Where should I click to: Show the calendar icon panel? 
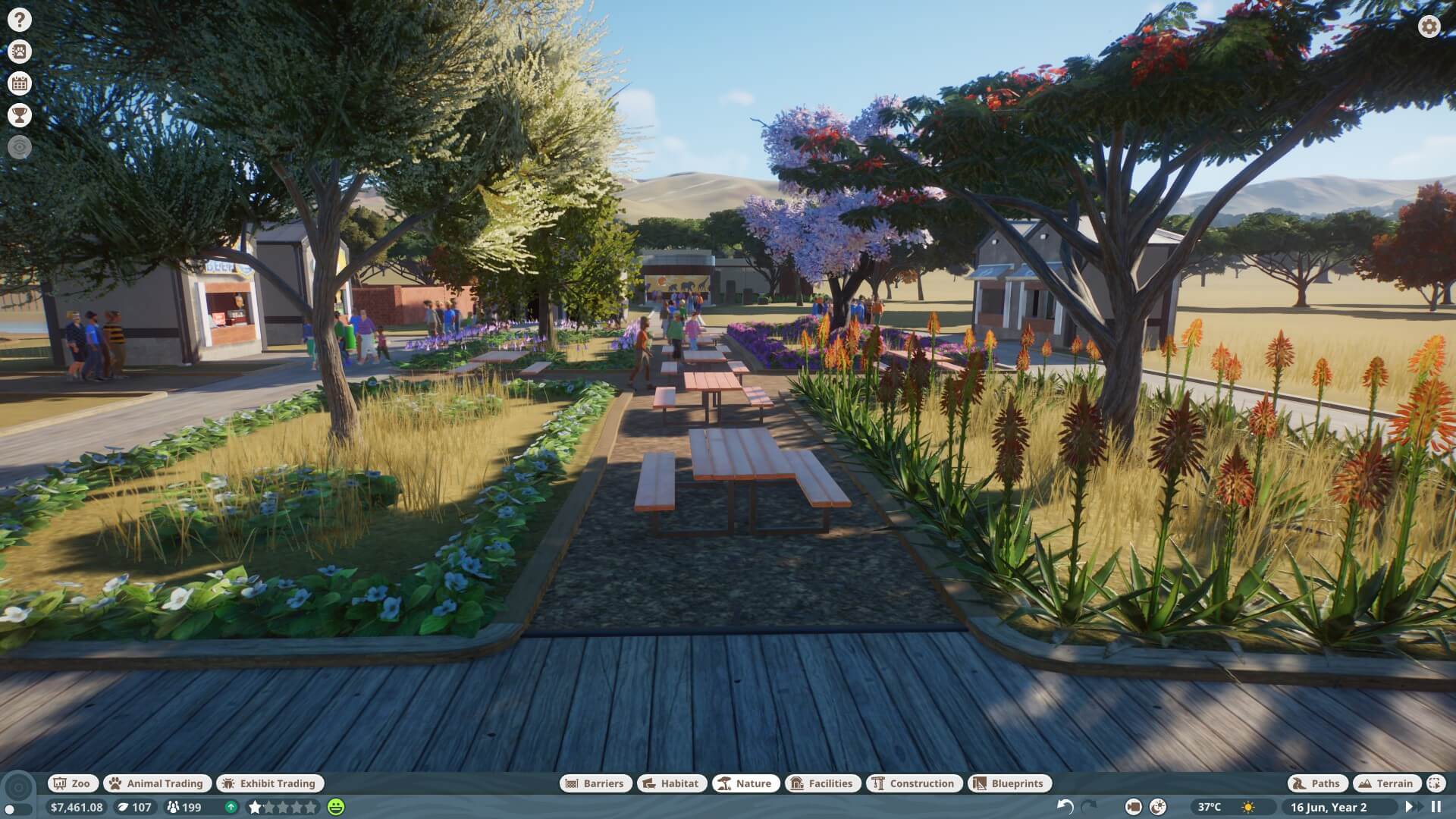coord(20,83)
